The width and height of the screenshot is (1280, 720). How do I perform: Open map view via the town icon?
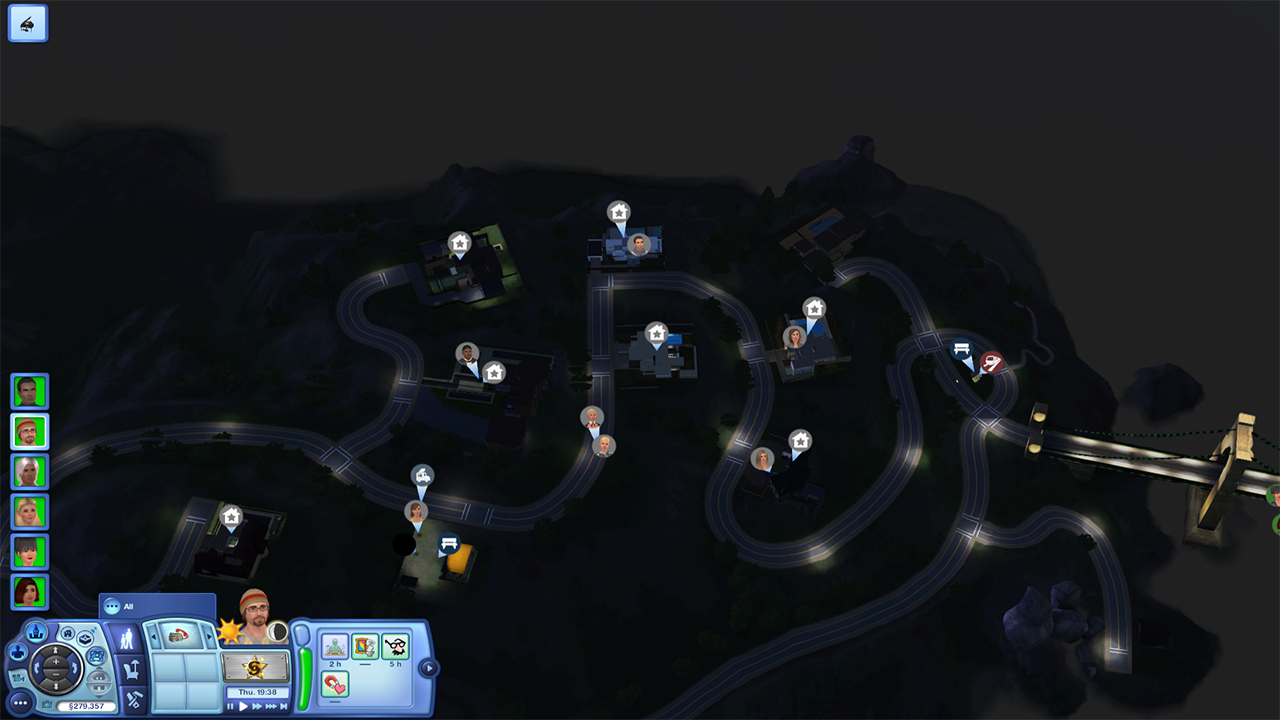pos(36,632)
